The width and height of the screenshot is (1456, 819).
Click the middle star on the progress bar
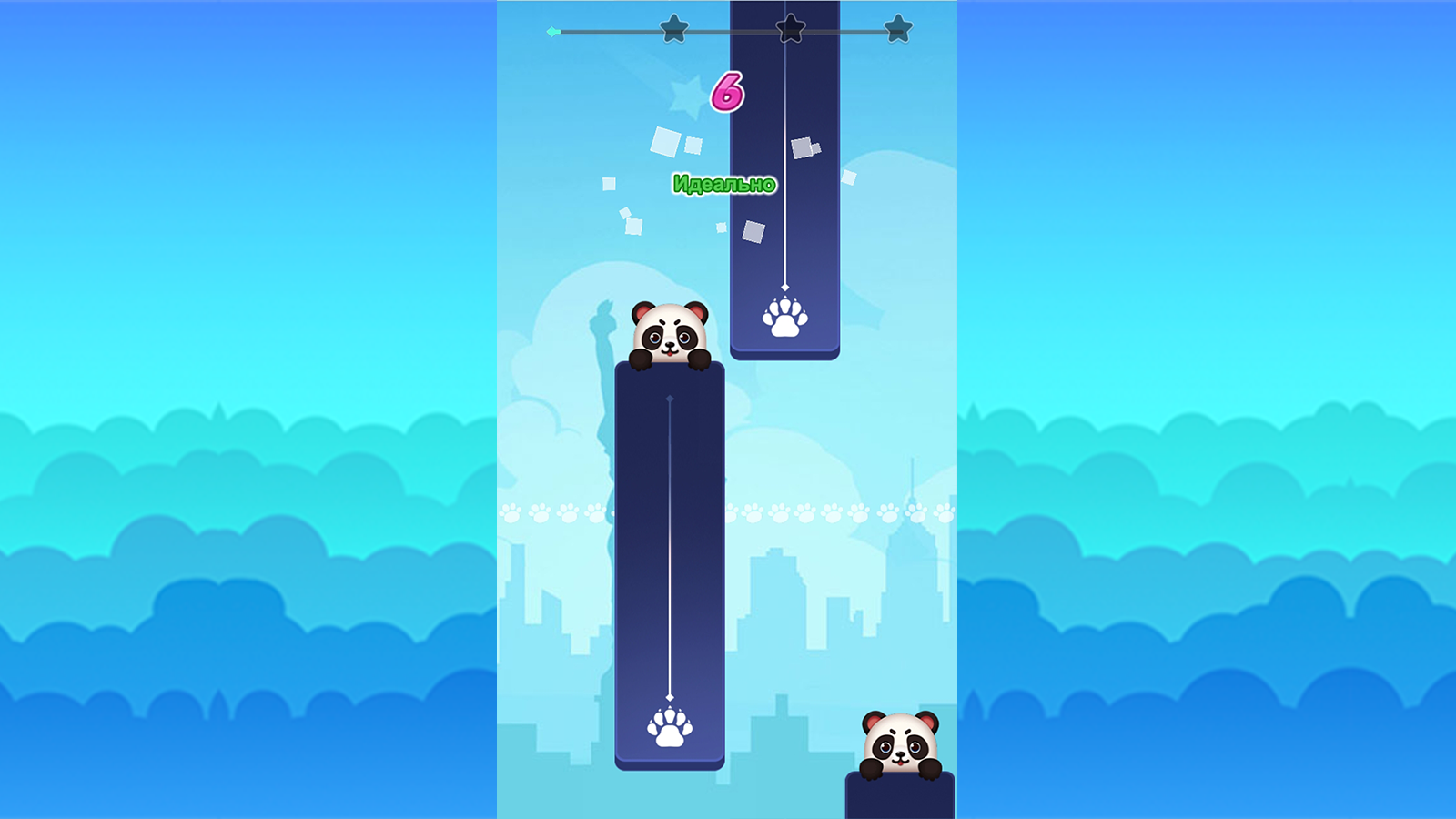[x=790, y=28]
